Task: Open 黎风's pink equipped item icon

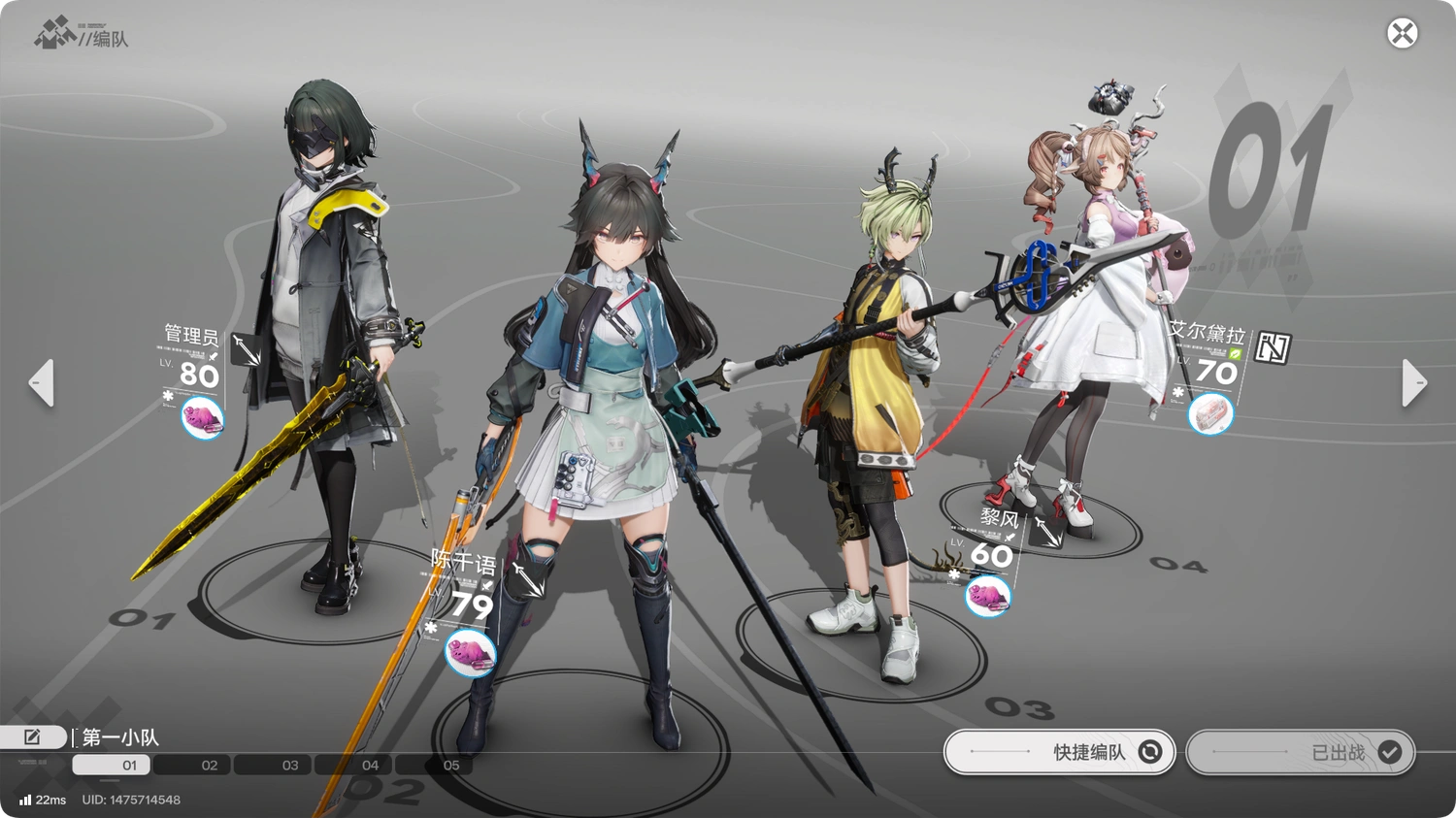Action: pos(988,596)
